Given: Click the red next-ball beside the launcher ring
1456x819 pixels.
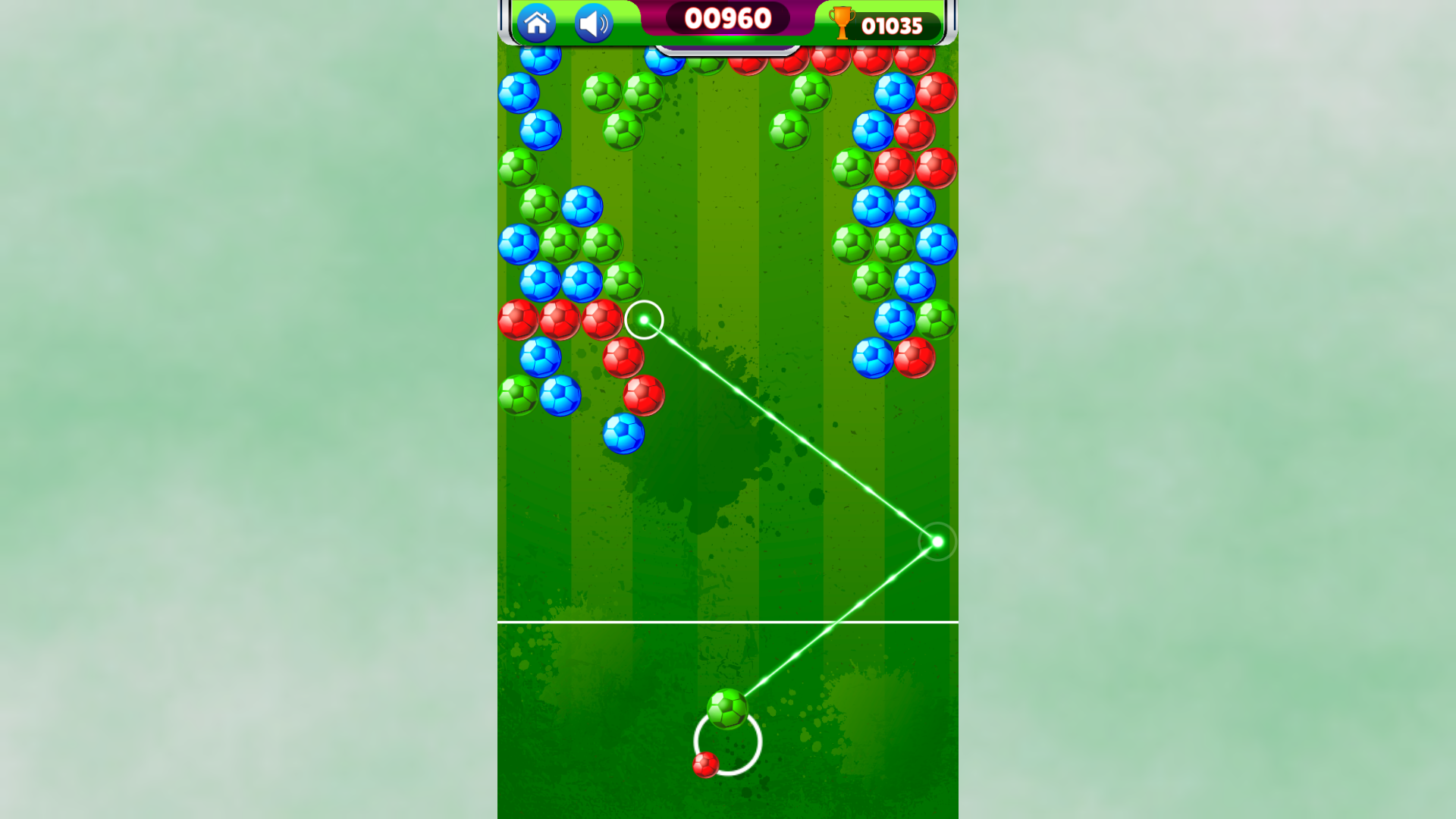Looking at the screenshot, I should (x=705, y=766).
